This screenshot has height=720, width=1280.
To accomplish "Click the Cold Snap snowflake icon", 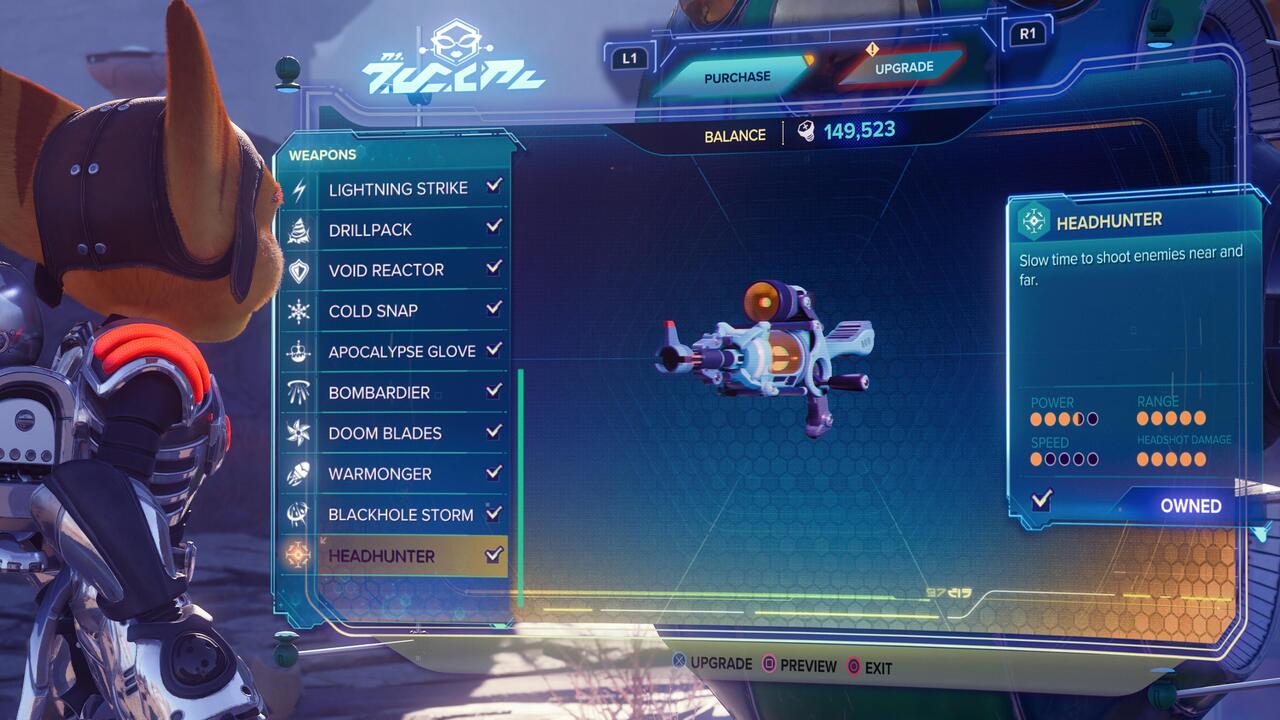I will coord(300,310).
